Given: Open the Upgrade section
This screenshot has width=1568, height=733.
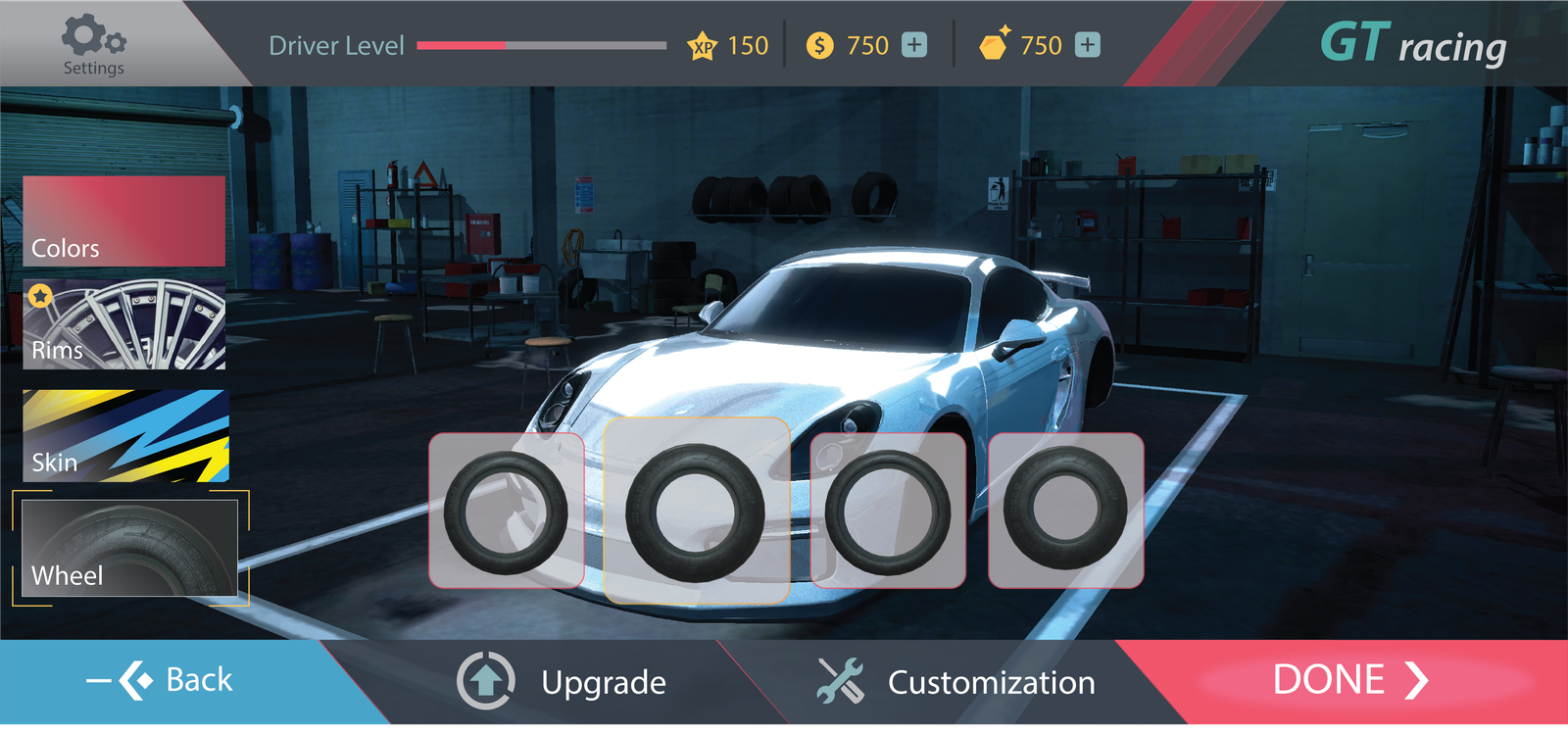Looking at the screenshot, I should coord(563,682).
